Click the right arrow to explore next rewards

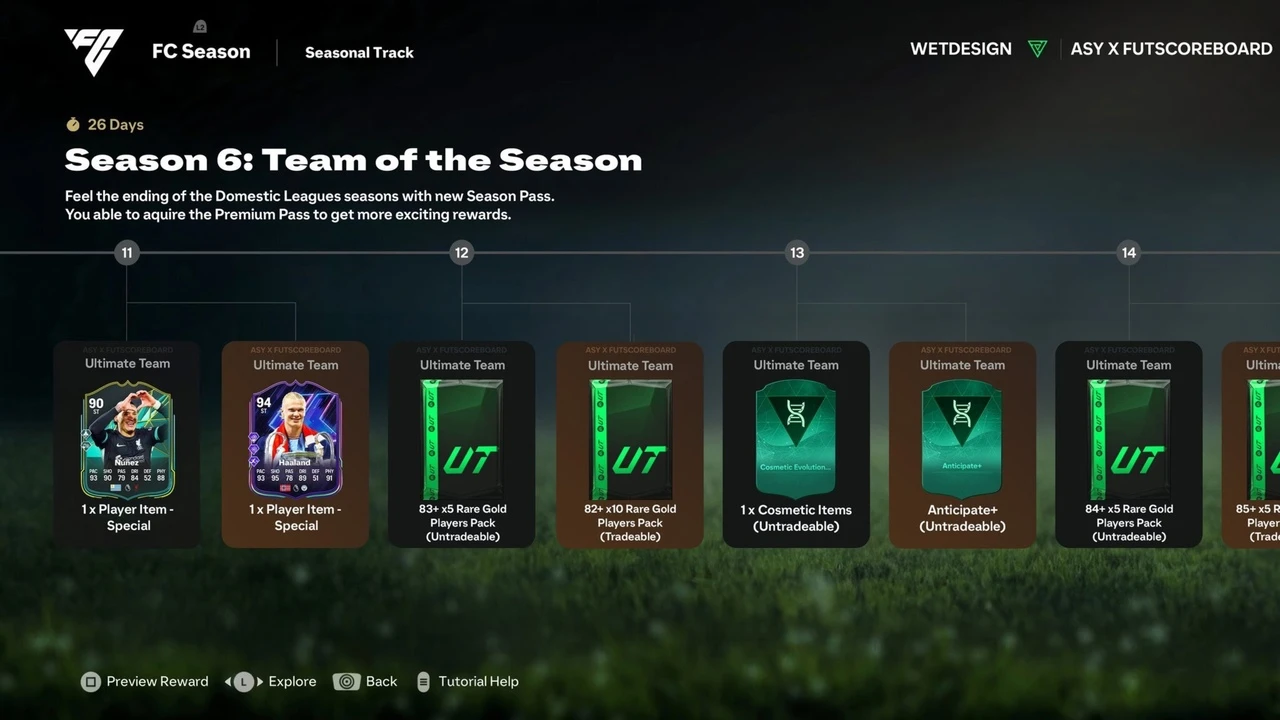[x=258, y=681]
